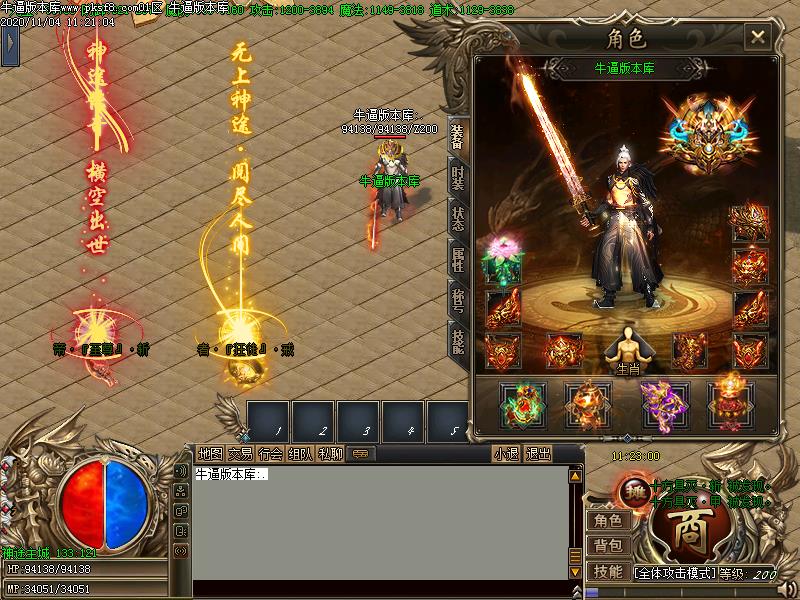Open the 背包 bag button
The image size is (800, 600).
pos(608,546)
